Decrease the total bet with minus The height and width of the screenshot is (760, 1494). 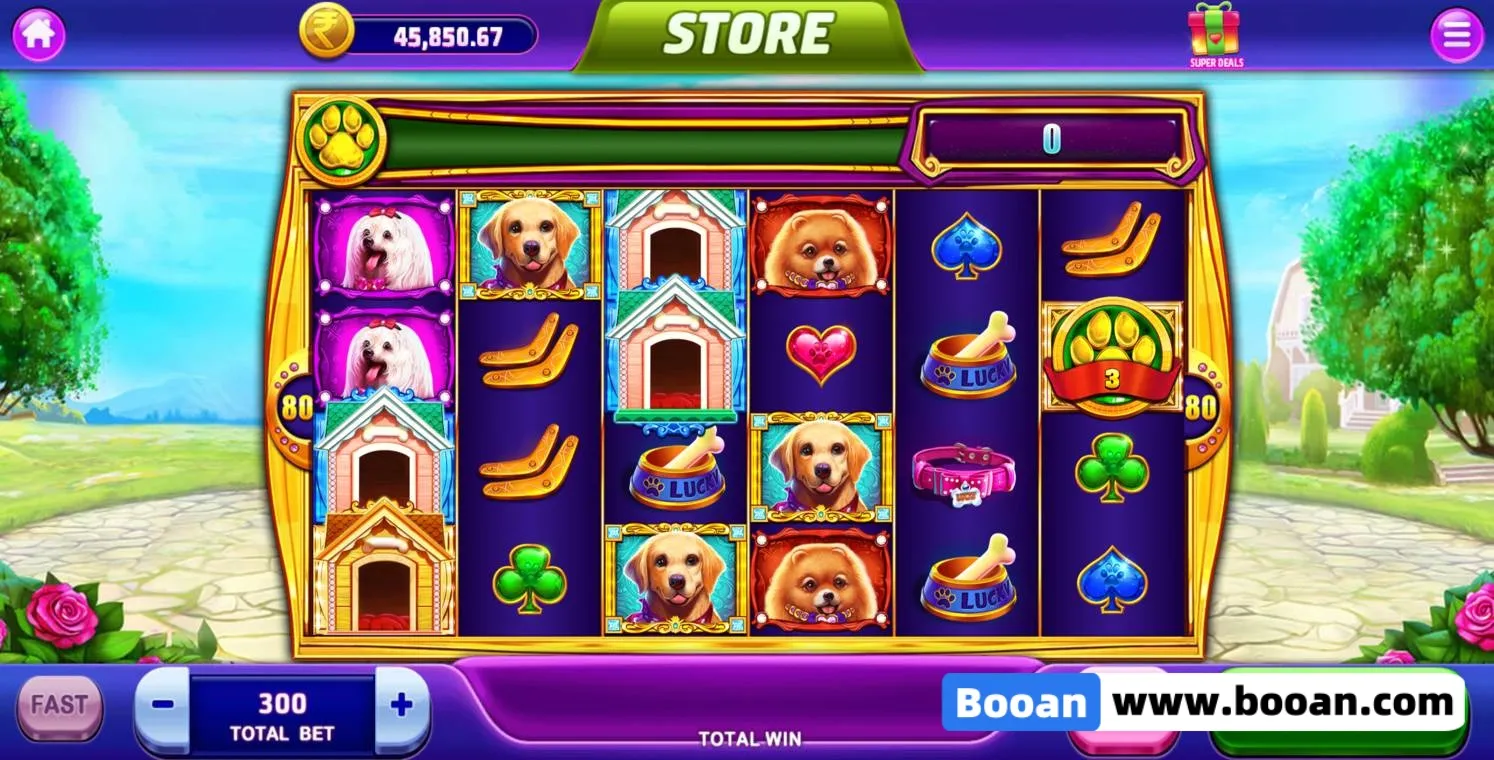pos(162,704)
